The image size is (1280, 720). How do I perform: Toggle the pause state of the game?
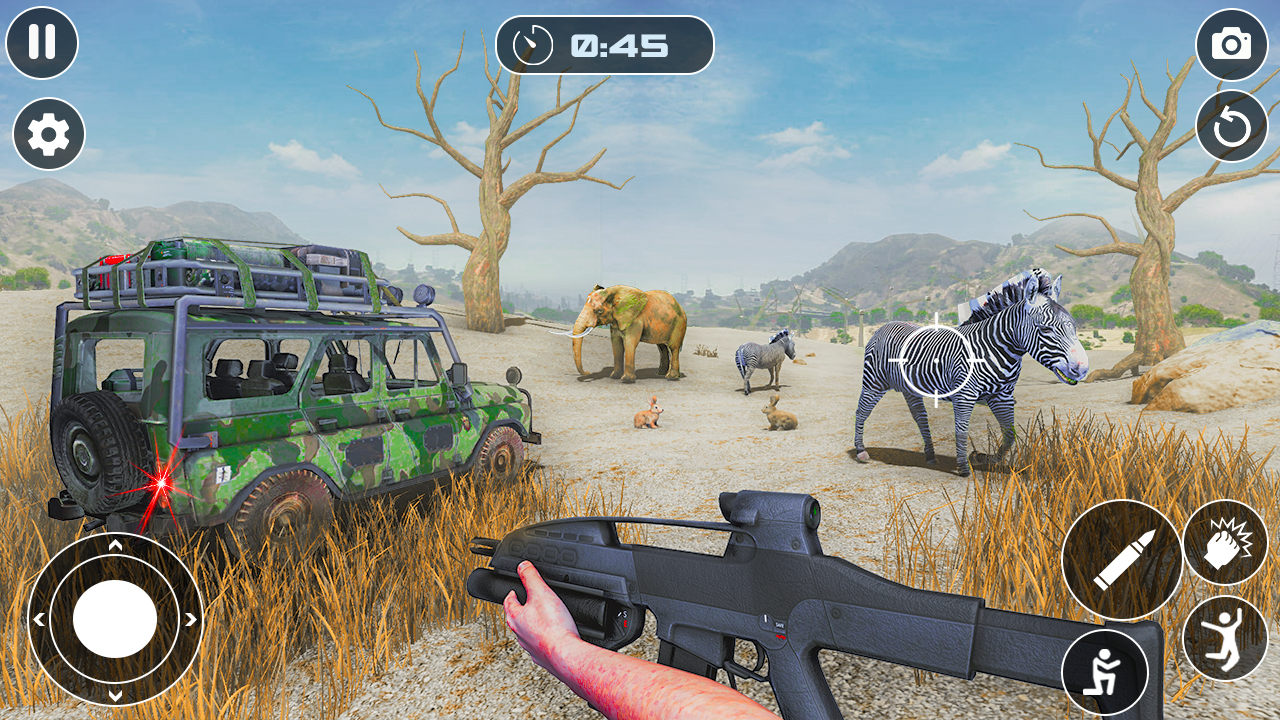pyautogui.click(x=42, y=44)
